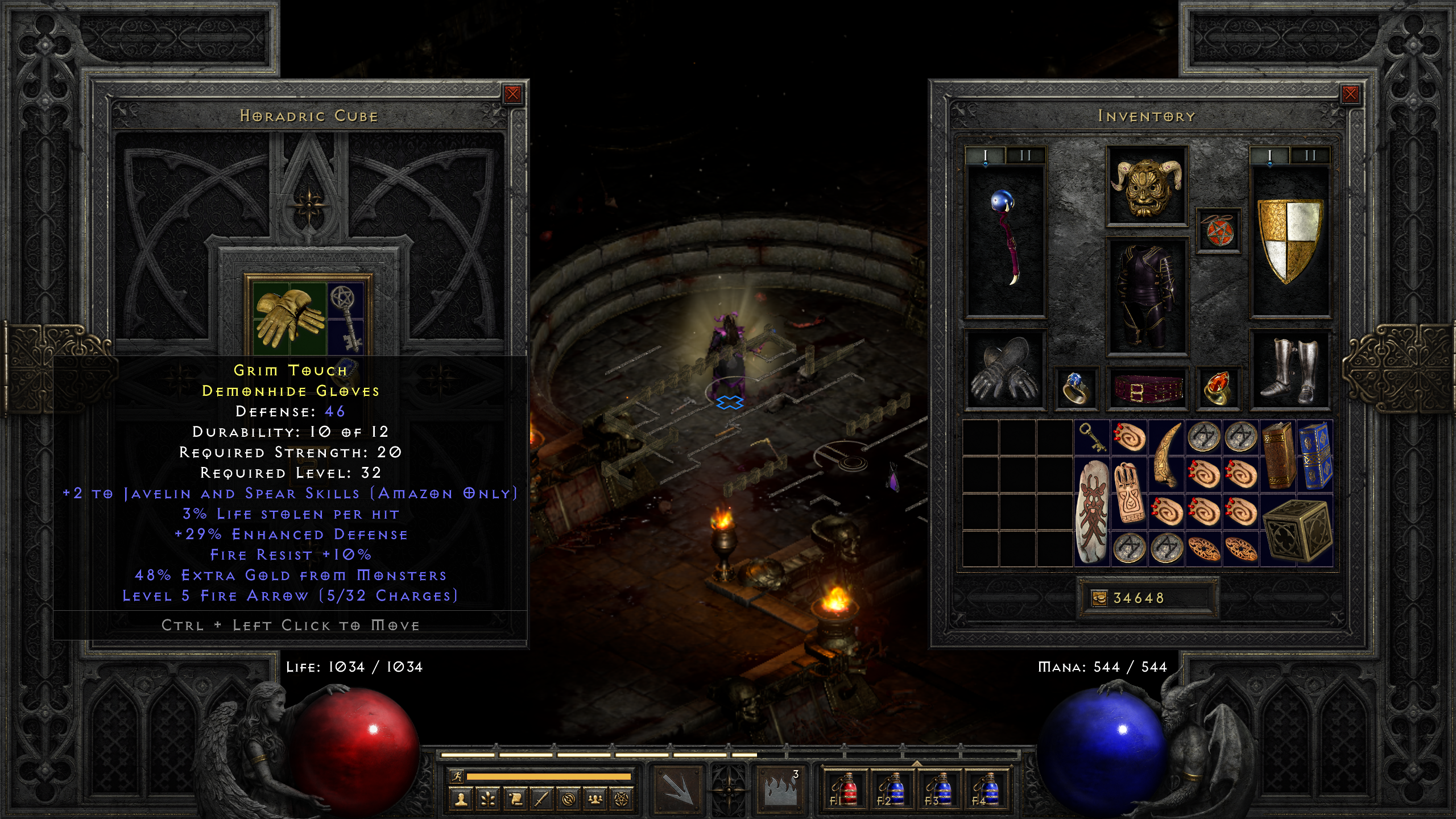Click the pentagram amulet slot
Screen dimensions: 1456x819
click(1218, 230)
